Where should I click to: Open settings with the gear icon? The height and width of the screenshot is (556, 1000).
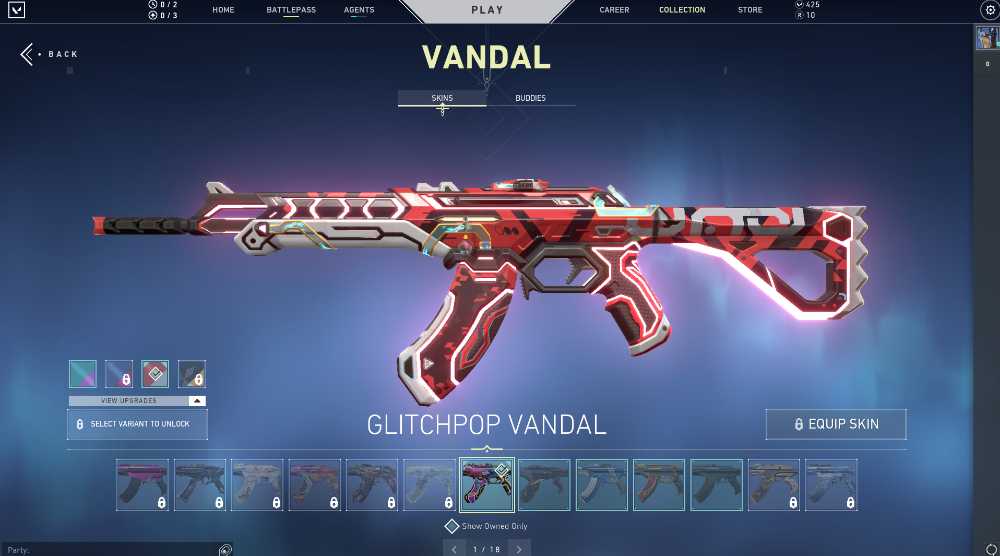(x=990, y=10)
